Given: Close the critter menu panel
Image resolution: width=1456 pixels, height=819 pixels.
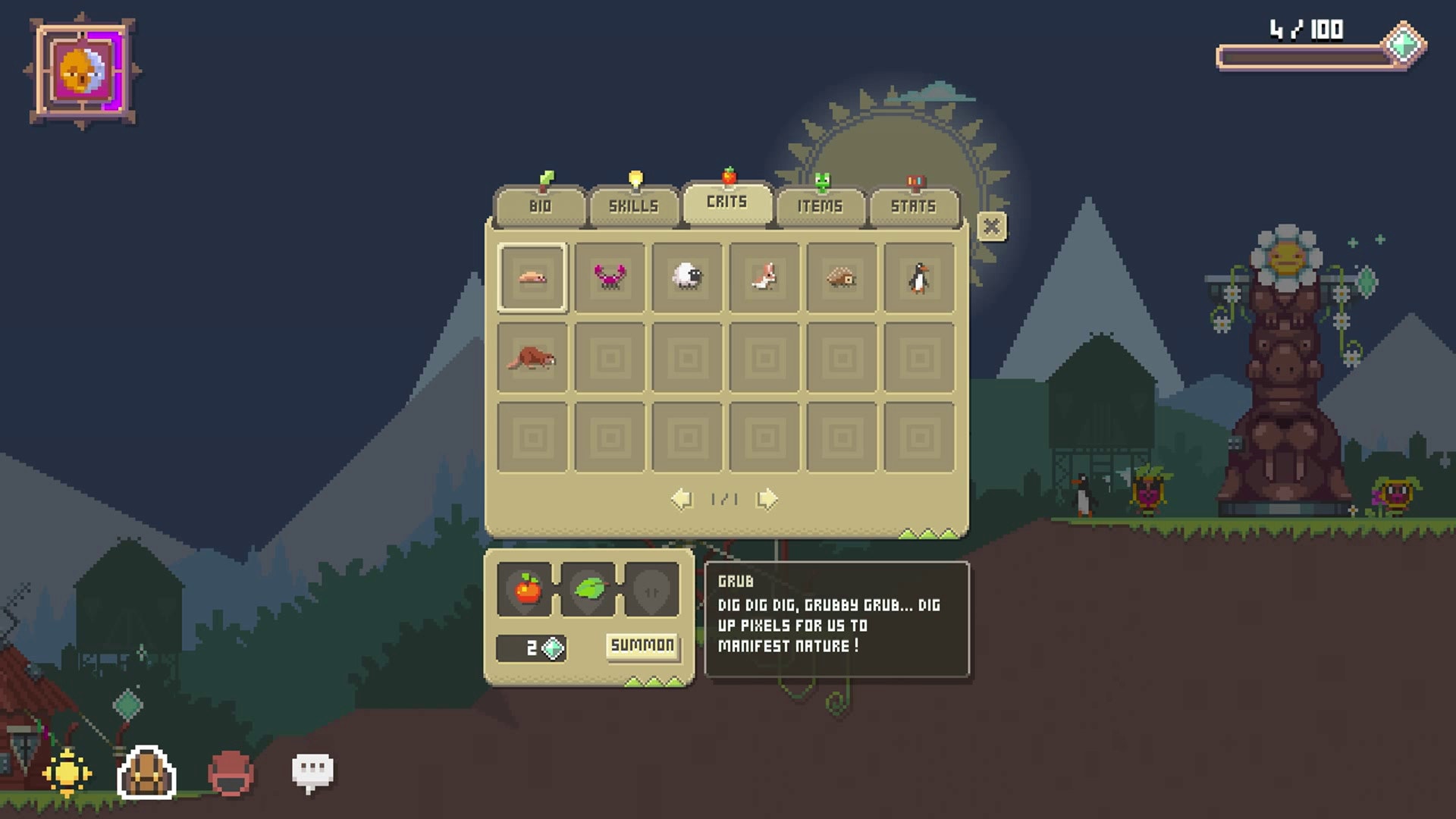Looking at the screenshot, I should [991, 227].
